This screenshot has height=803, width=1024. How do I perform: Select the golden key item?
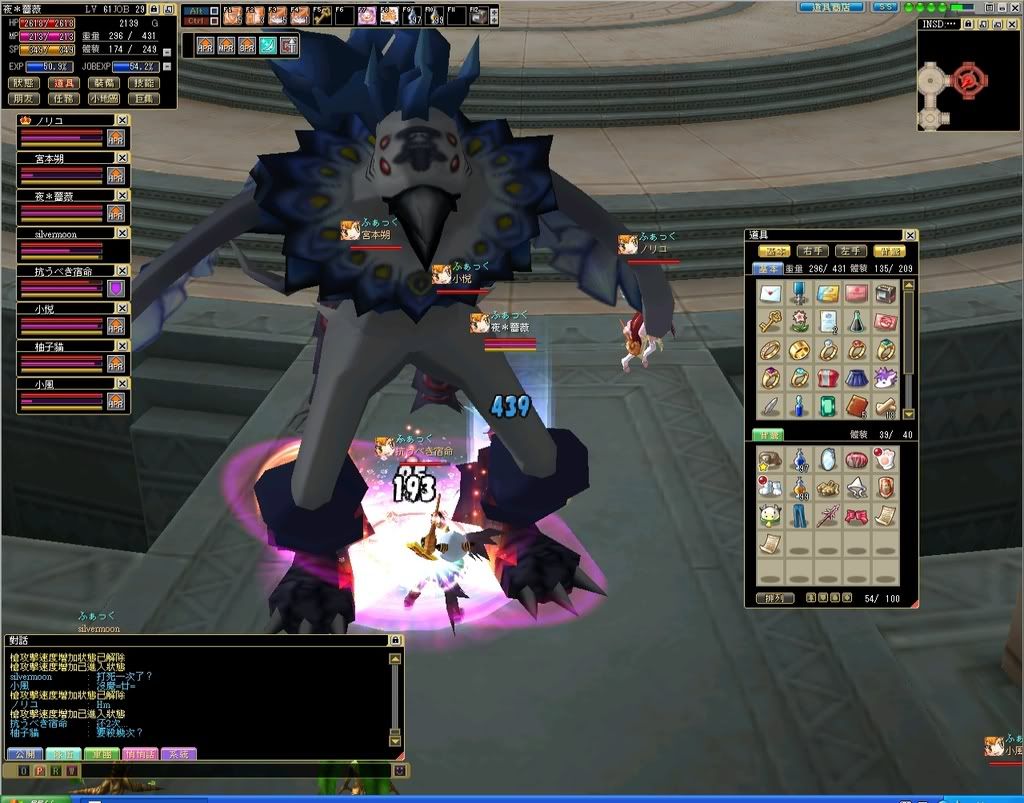click(x=770, y=322)
